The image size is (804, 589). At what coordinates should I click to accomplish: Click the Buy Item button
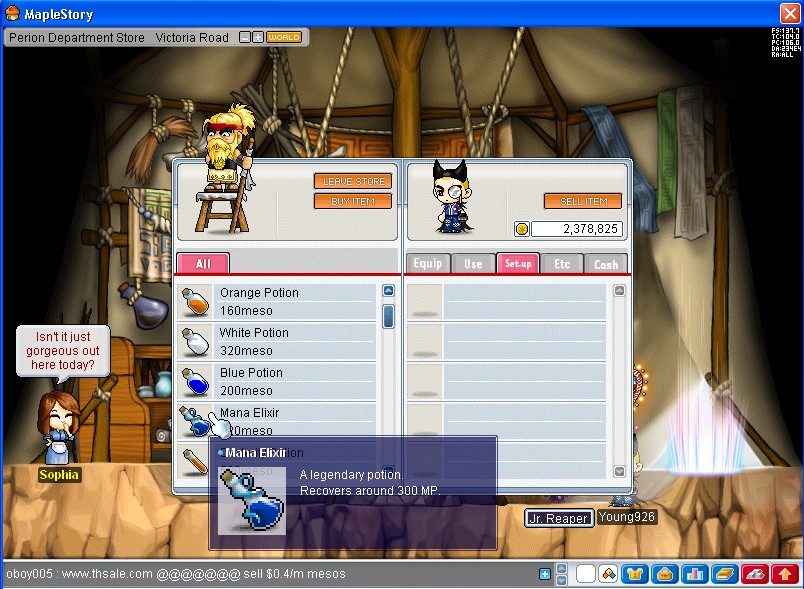pos(353,201)
